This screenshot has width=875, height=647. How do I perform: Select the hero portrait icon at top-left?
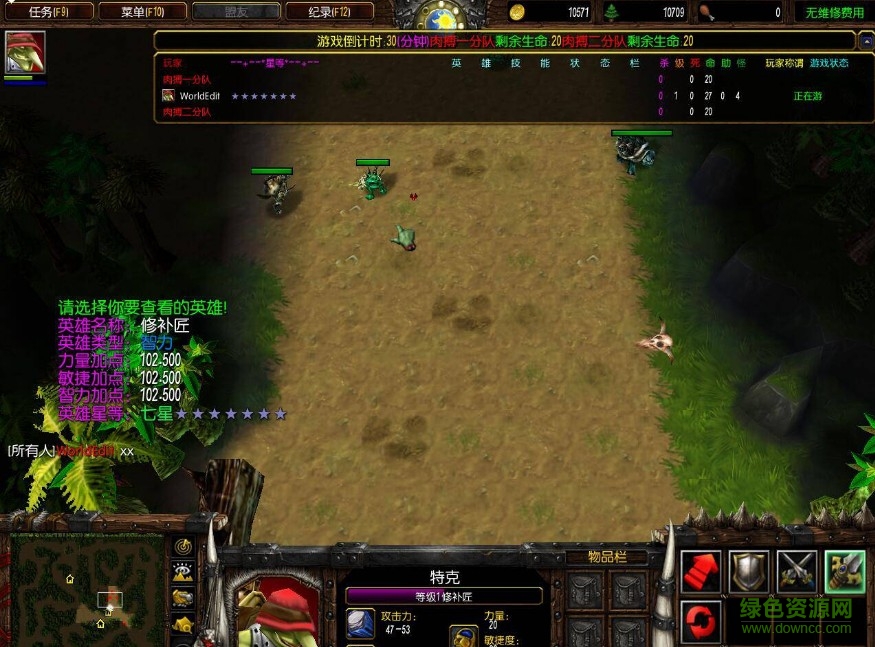point(25,52)
